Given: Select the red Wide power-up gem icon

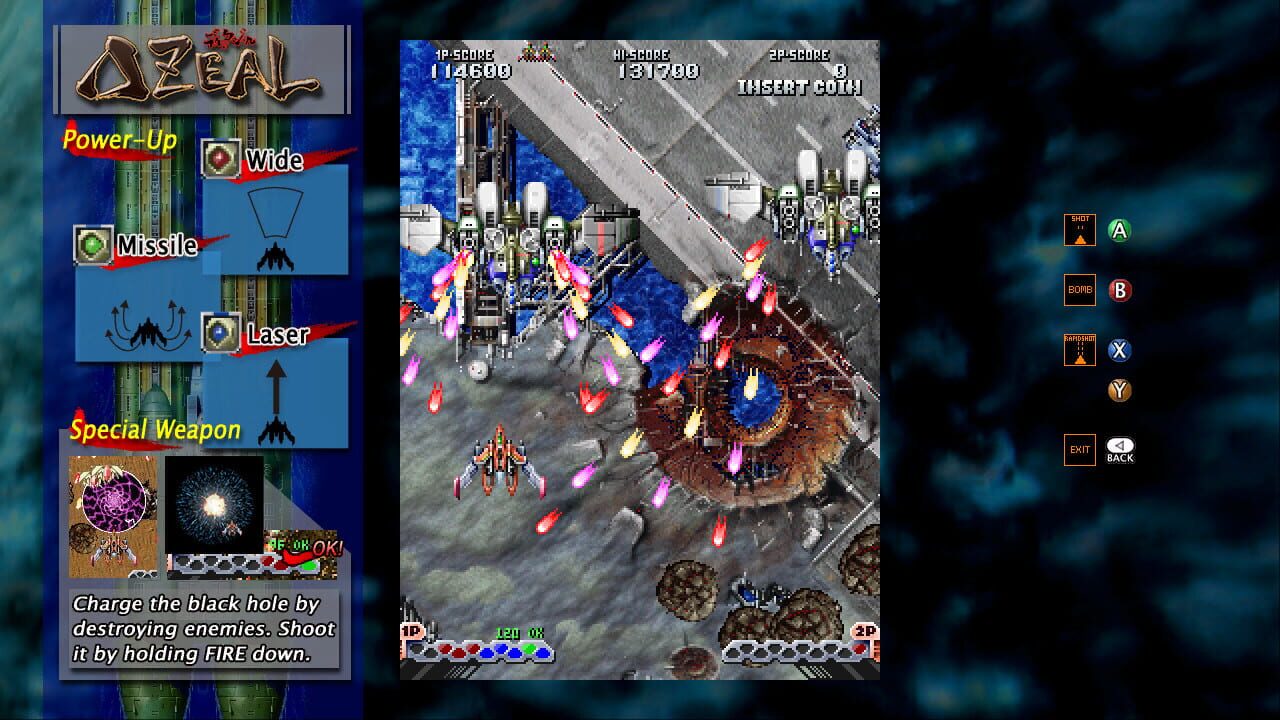Looking at the screenshot, I should pyautogui.click(x=222, y=158).
